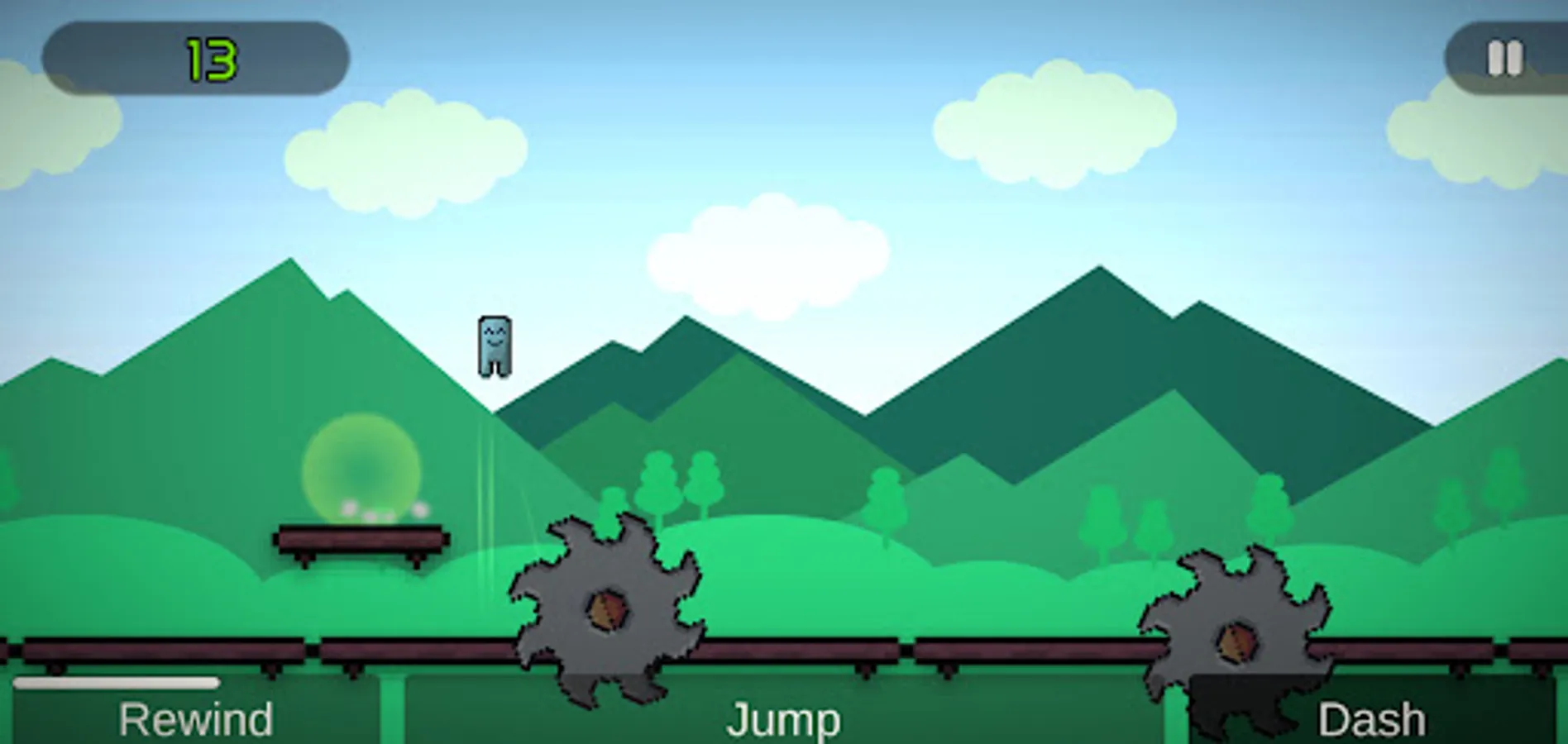Tap the score counter showing 13
Image resolution: width=1568 pixels, height=744 pixels.
pos(211,58)
